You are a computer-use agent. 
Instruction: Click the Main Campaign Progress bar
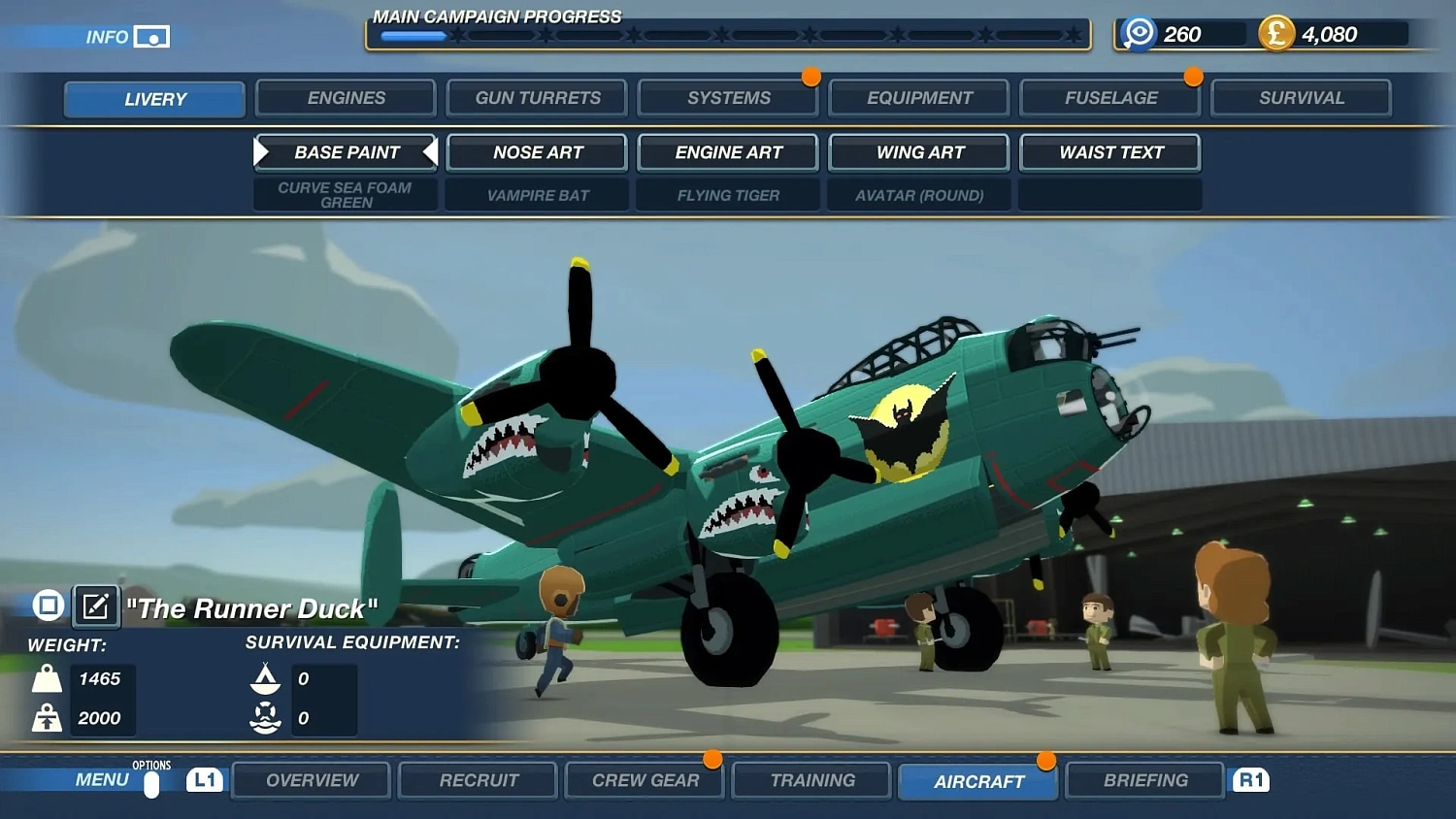(x=728, y=35)
